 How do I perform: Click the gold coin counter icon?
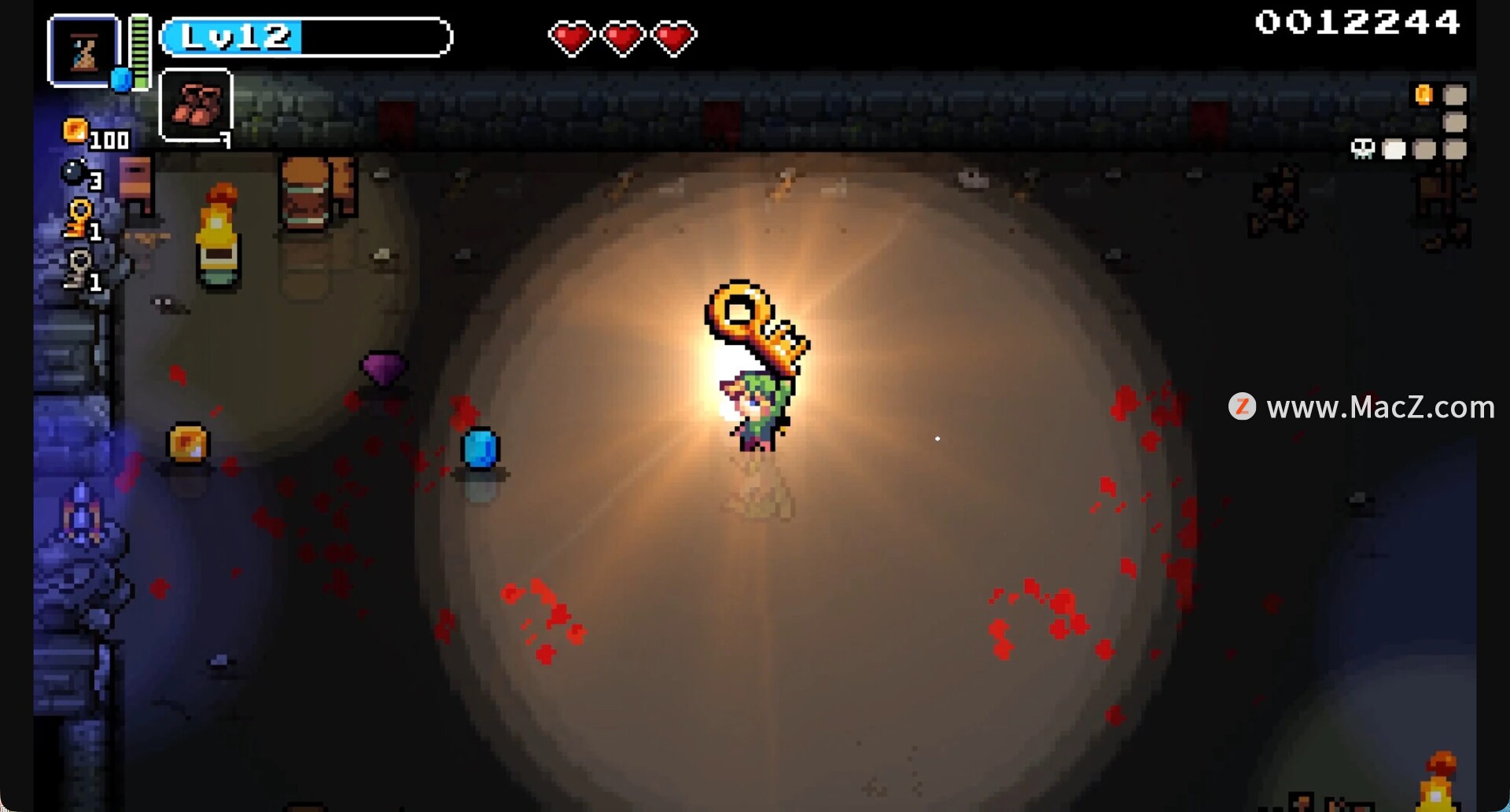tap(75, 130)
